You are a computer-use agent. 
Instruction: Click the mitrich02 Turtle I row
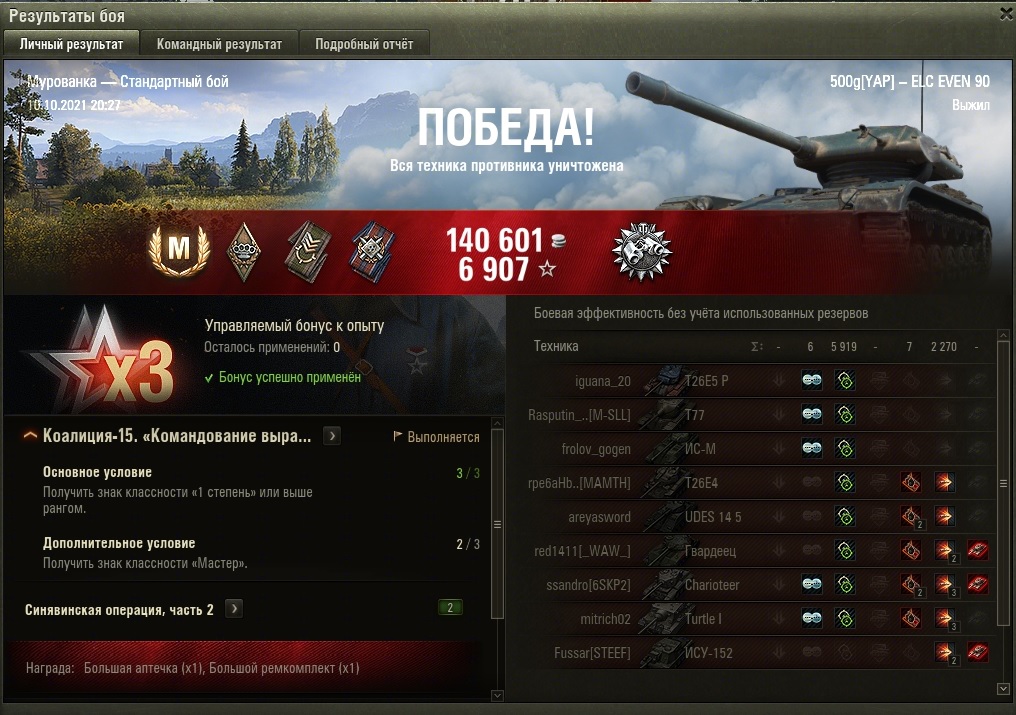click(700, 619)
